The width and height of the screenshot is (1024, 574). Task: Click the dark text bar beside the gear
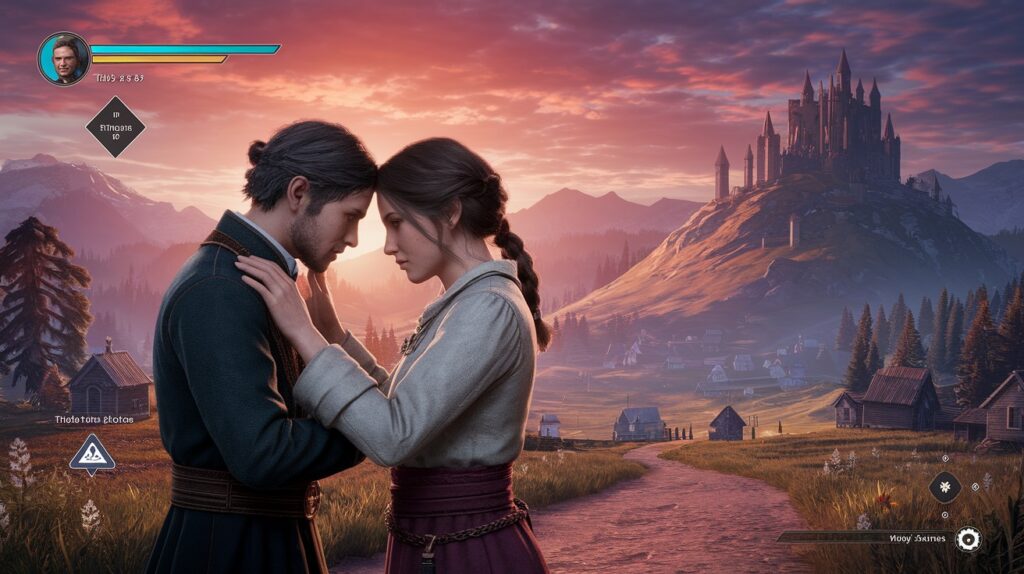click(864, 538)
